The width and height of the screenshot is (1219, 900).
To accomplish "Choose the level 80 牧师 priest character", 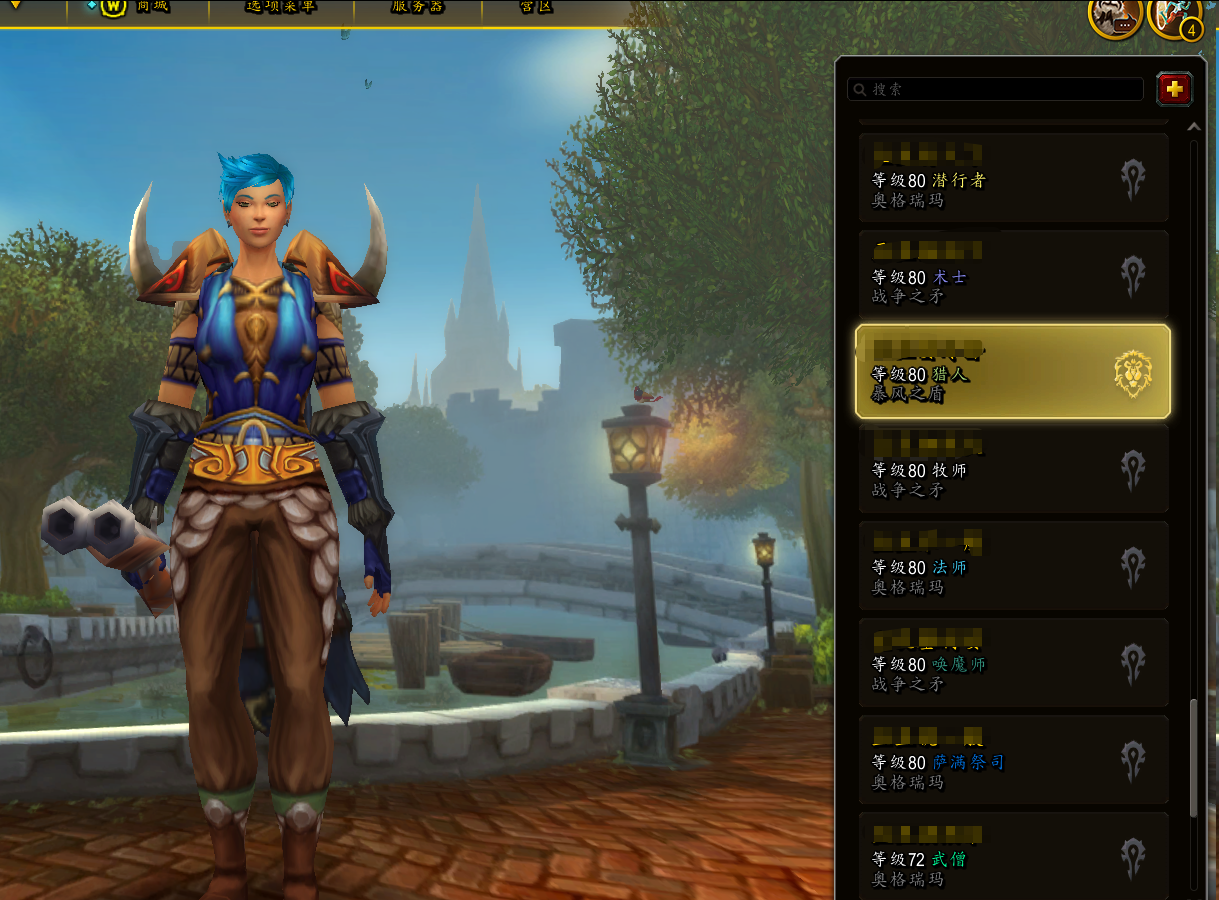I will pyautogui.click(x=1013, y=468).
